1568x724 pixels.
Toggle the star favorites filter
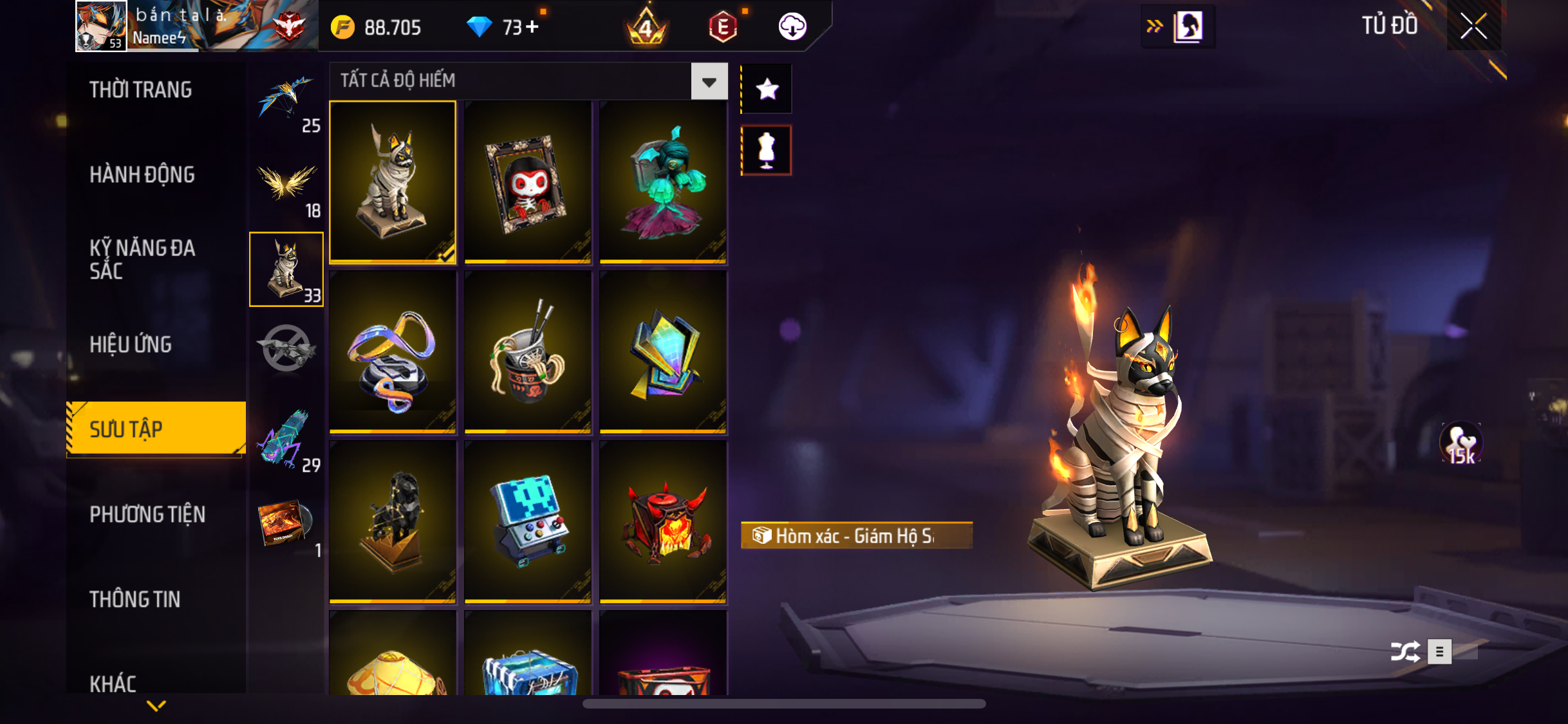point(767,89)
